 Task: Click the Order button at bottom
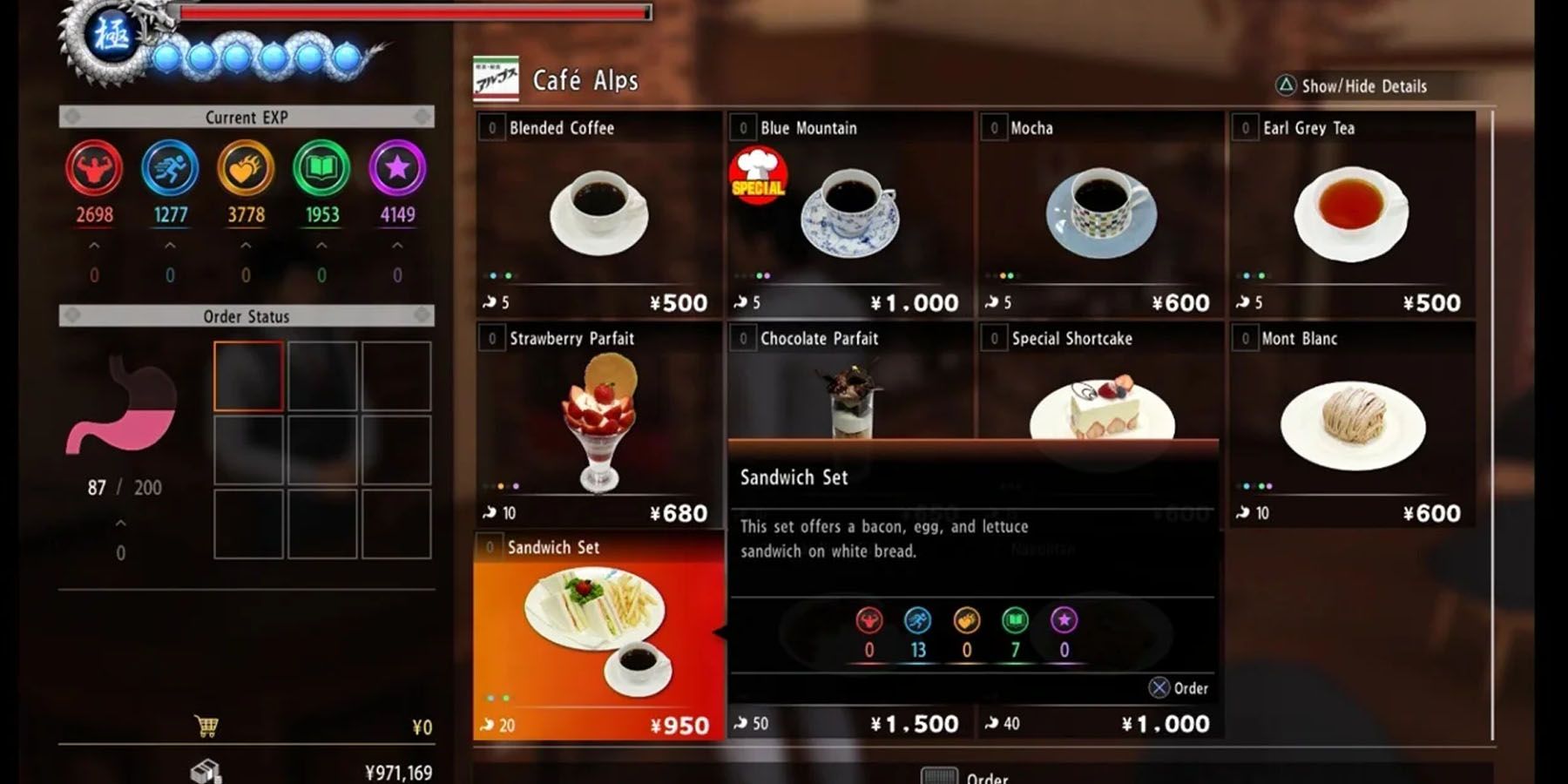(x=967, y=778)
